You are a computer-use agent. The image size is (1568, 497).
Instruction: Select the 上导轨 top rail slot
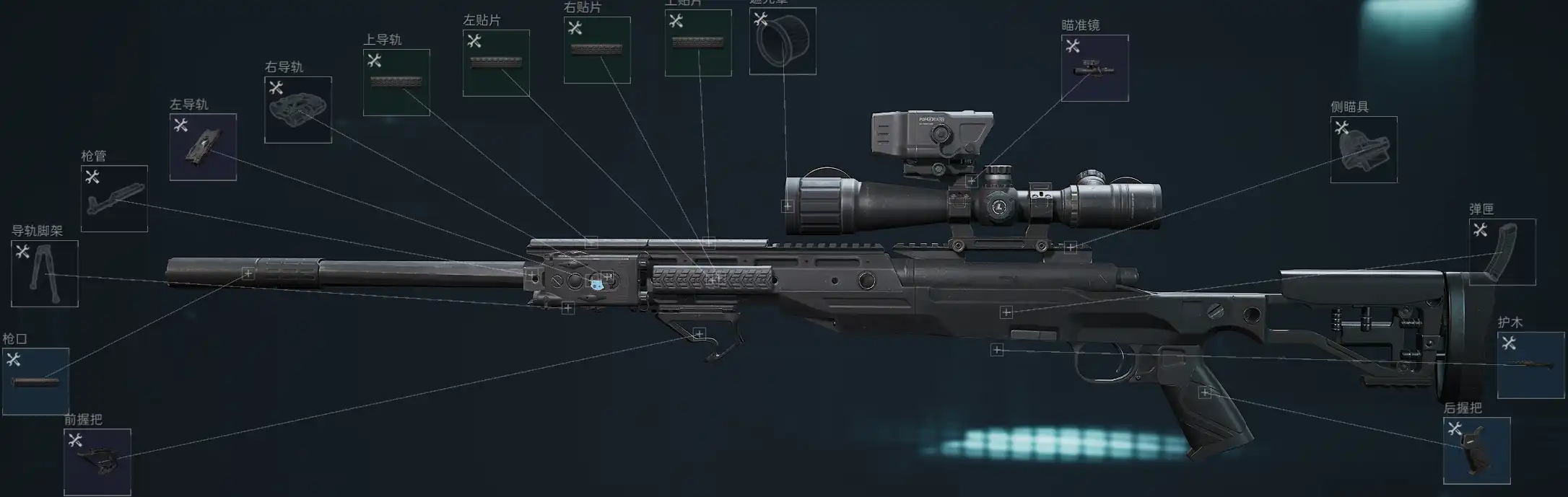pos(396,82)
